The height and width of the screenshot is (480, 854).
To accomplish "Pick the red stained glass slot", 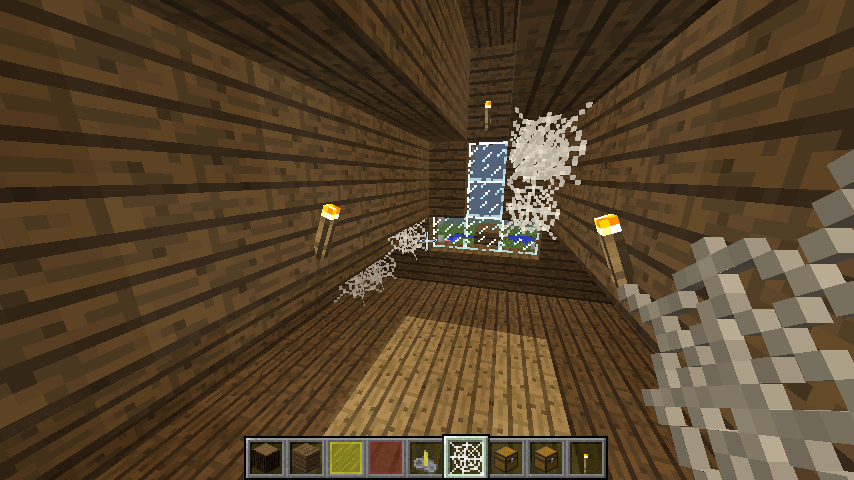I will click(x=386, y=458).
